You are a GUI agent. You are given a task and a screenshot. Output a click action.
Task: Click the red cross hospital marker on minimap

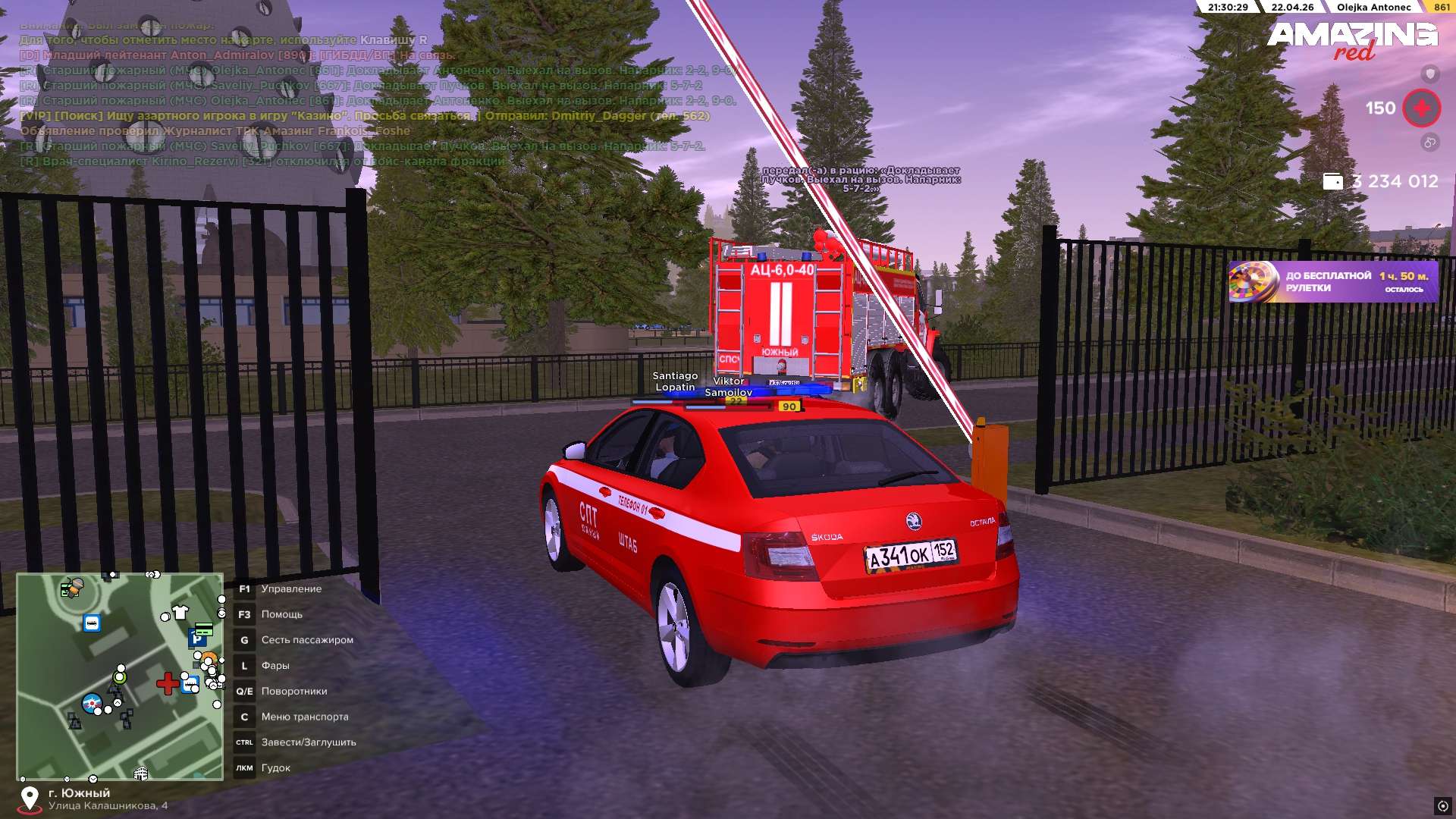167,683
